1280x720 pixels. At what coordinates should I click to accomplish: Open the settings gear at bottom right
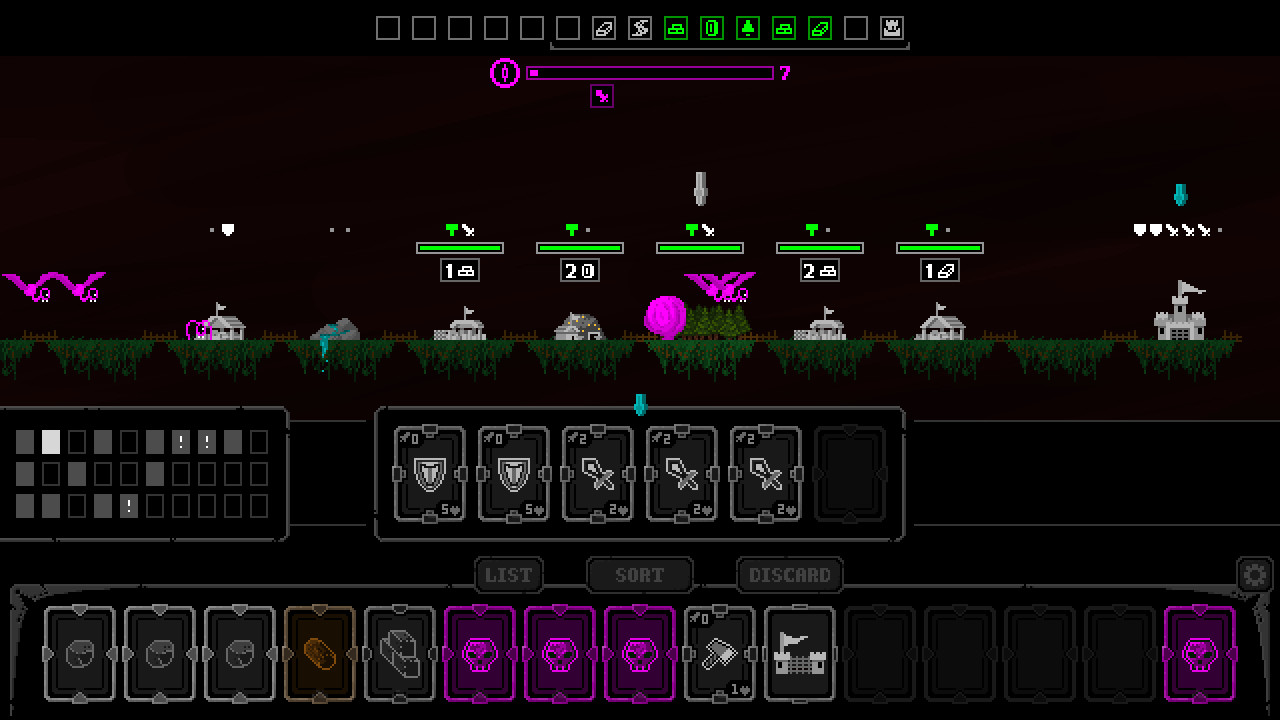[1255, 575]
